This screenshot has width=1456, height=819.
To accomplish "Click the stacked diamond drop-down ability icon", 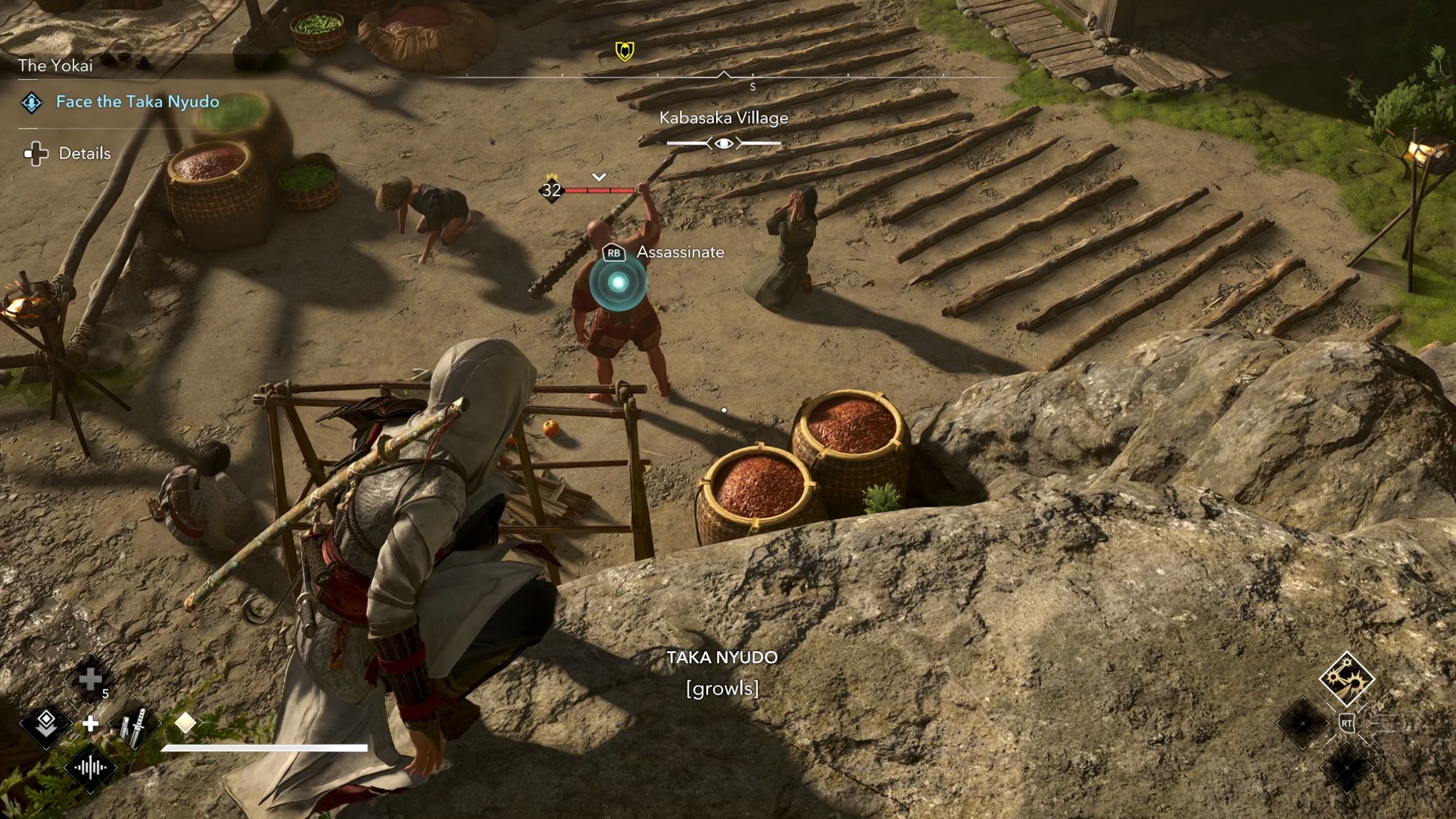I will point(46,723).
